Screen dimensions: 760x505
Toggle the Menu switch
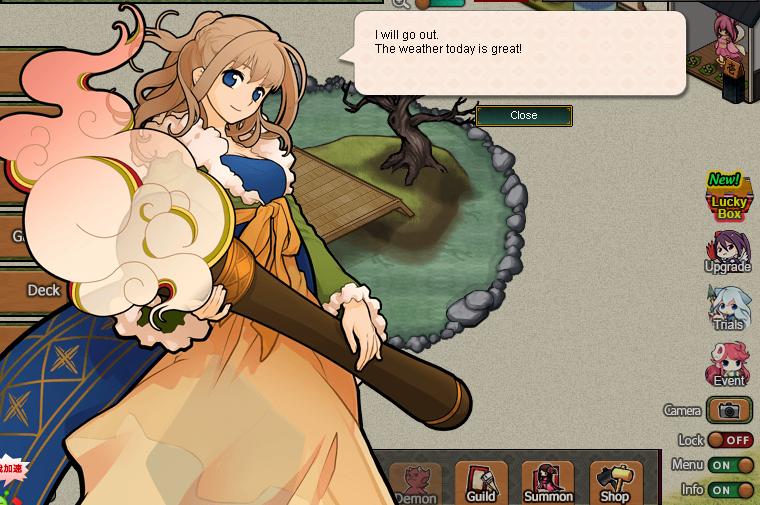pyautogui.click(x=731, y=465)
